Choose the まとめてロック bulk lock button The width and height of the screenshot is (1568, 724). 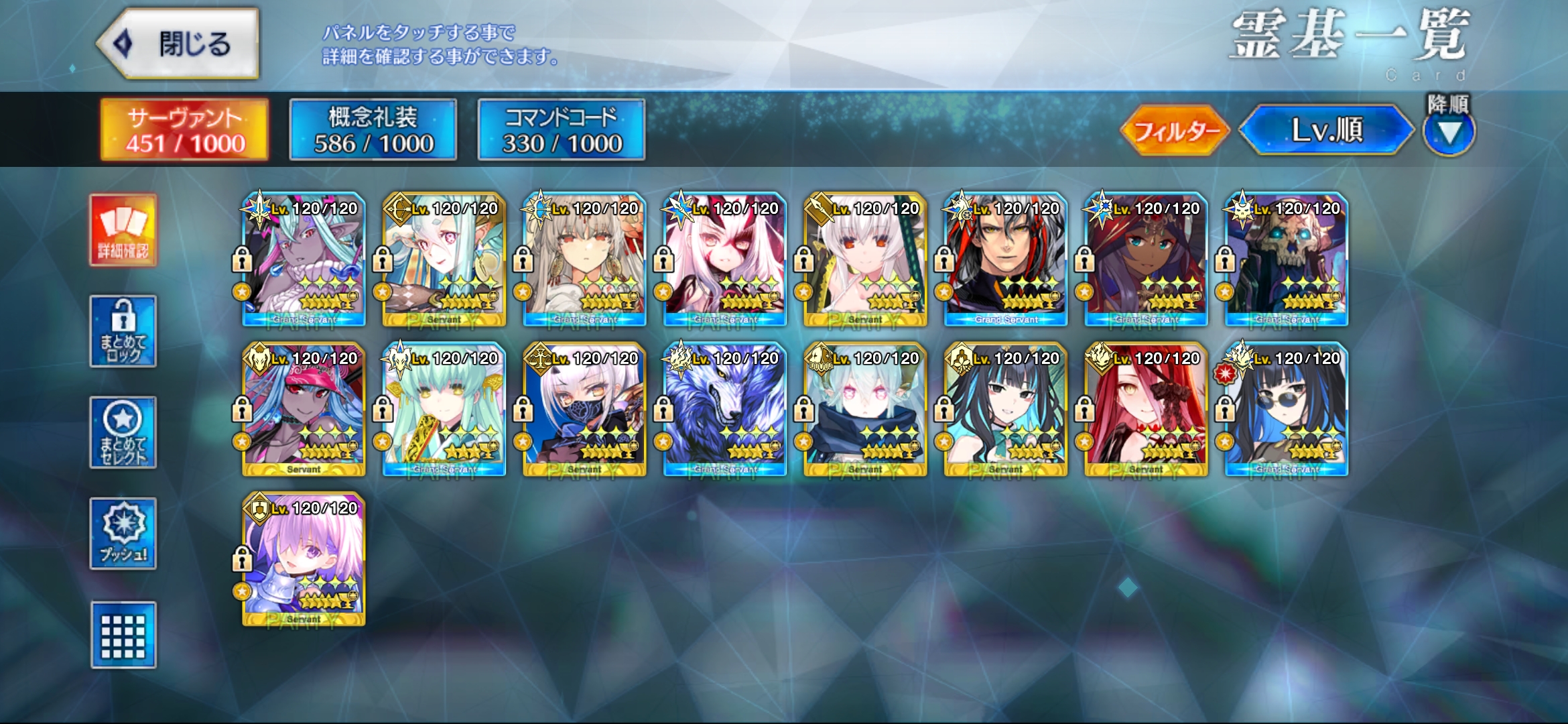point(123,331)
